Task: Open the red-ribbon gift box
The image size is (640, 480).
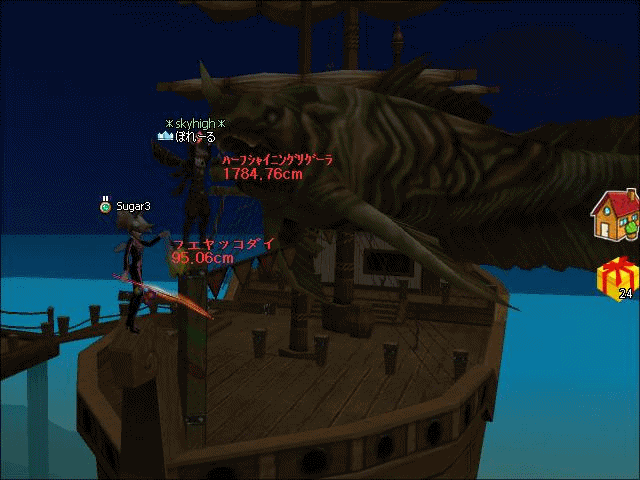Action: point(617,277)
